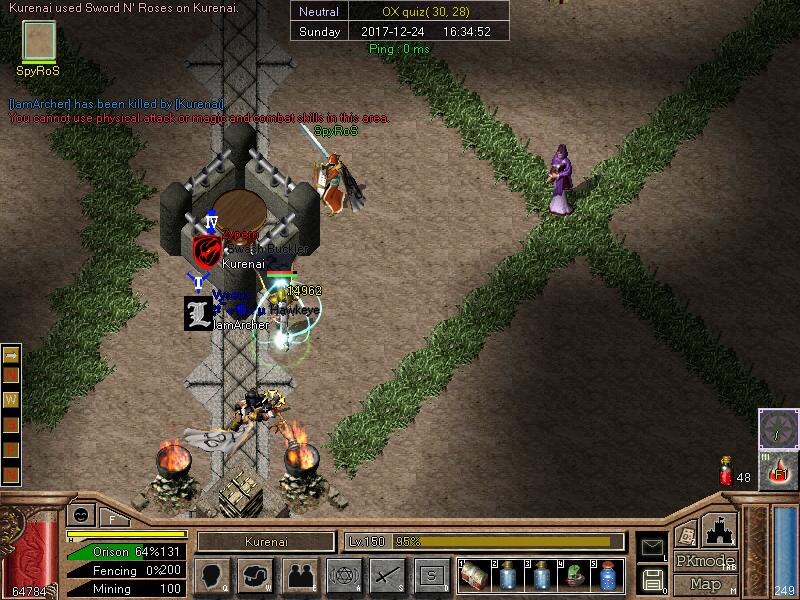Open the hexagram magic button
Viewport: 800px width, 600px height.
(x=343, y=575)
